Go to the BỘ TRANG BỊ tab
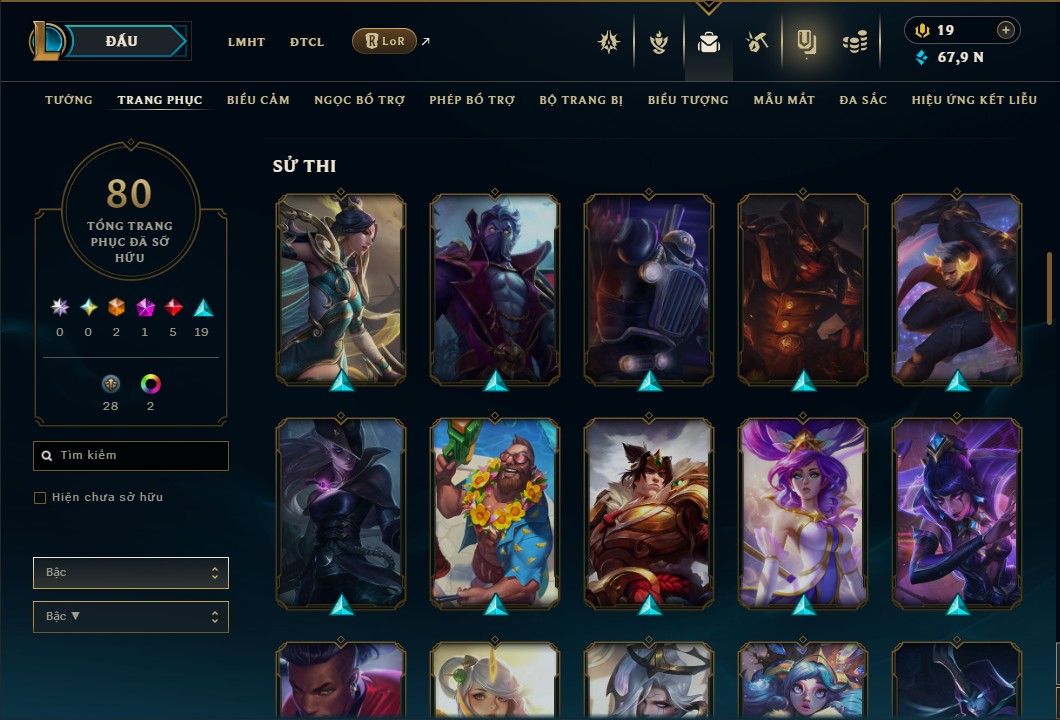This screenshot has height=720, width=1060. [x=581, y=100]
